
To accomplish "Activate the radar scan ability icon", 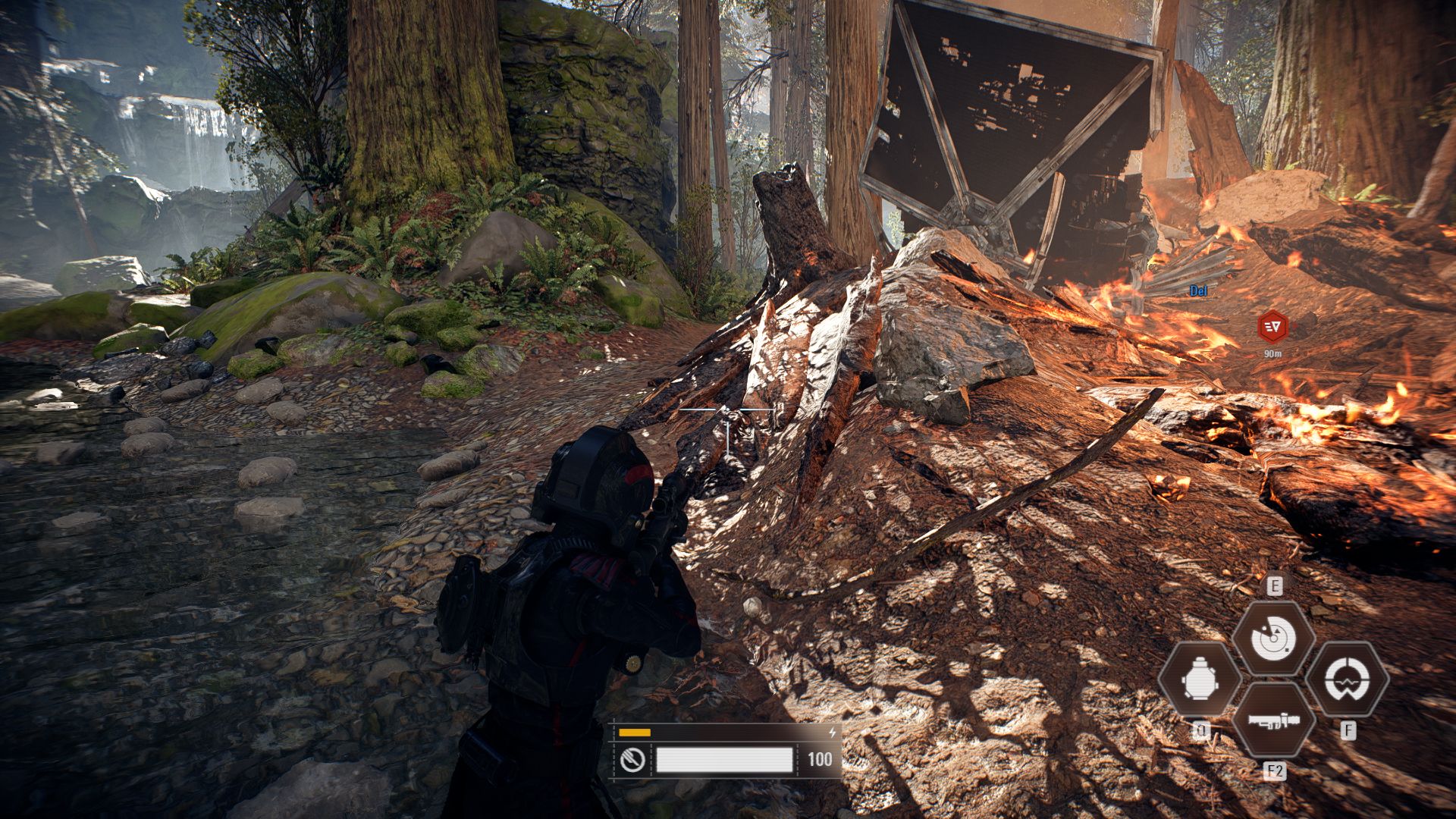I will (1273, 639).
